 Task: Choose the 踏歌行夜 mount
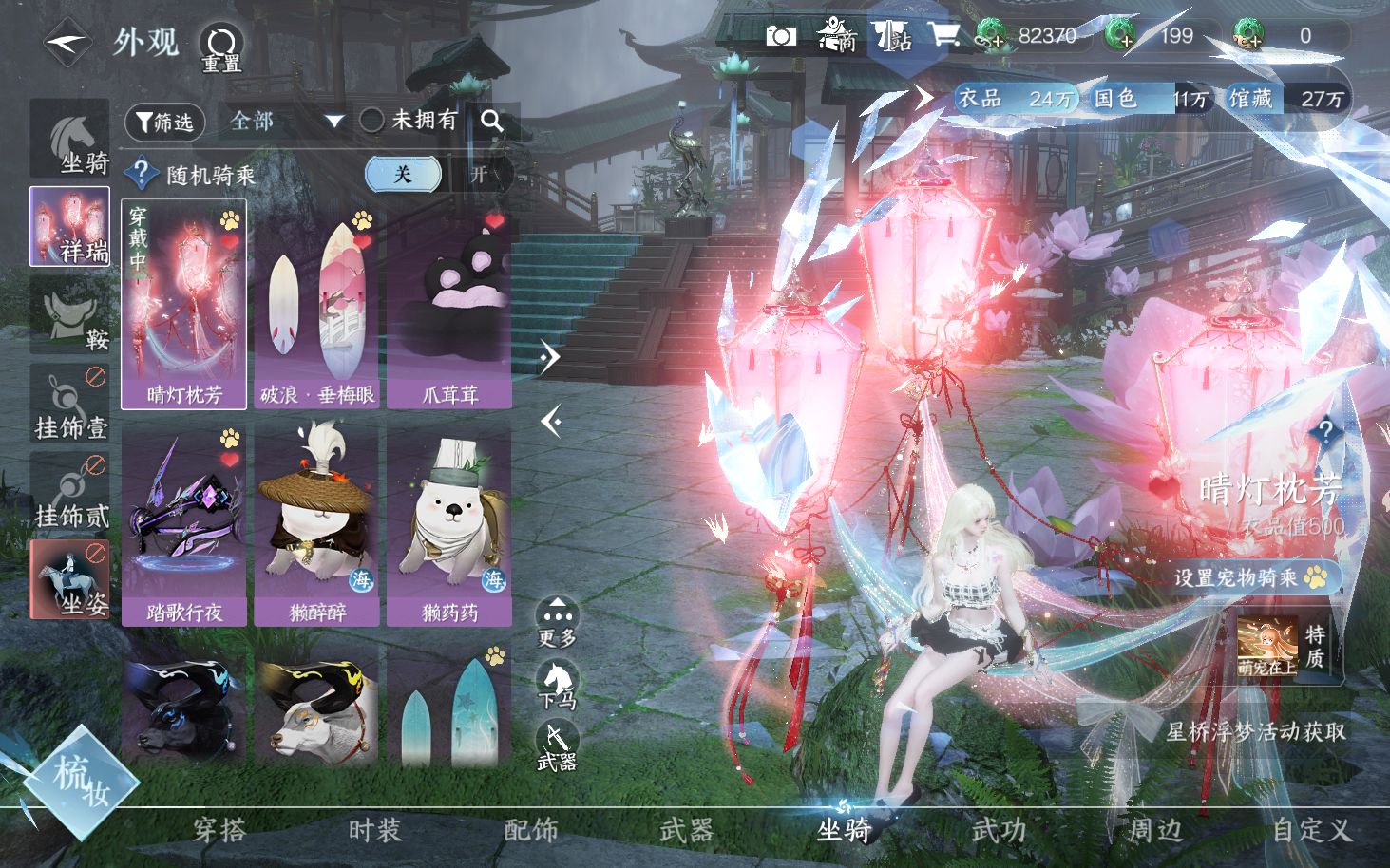tap(184, 525)
